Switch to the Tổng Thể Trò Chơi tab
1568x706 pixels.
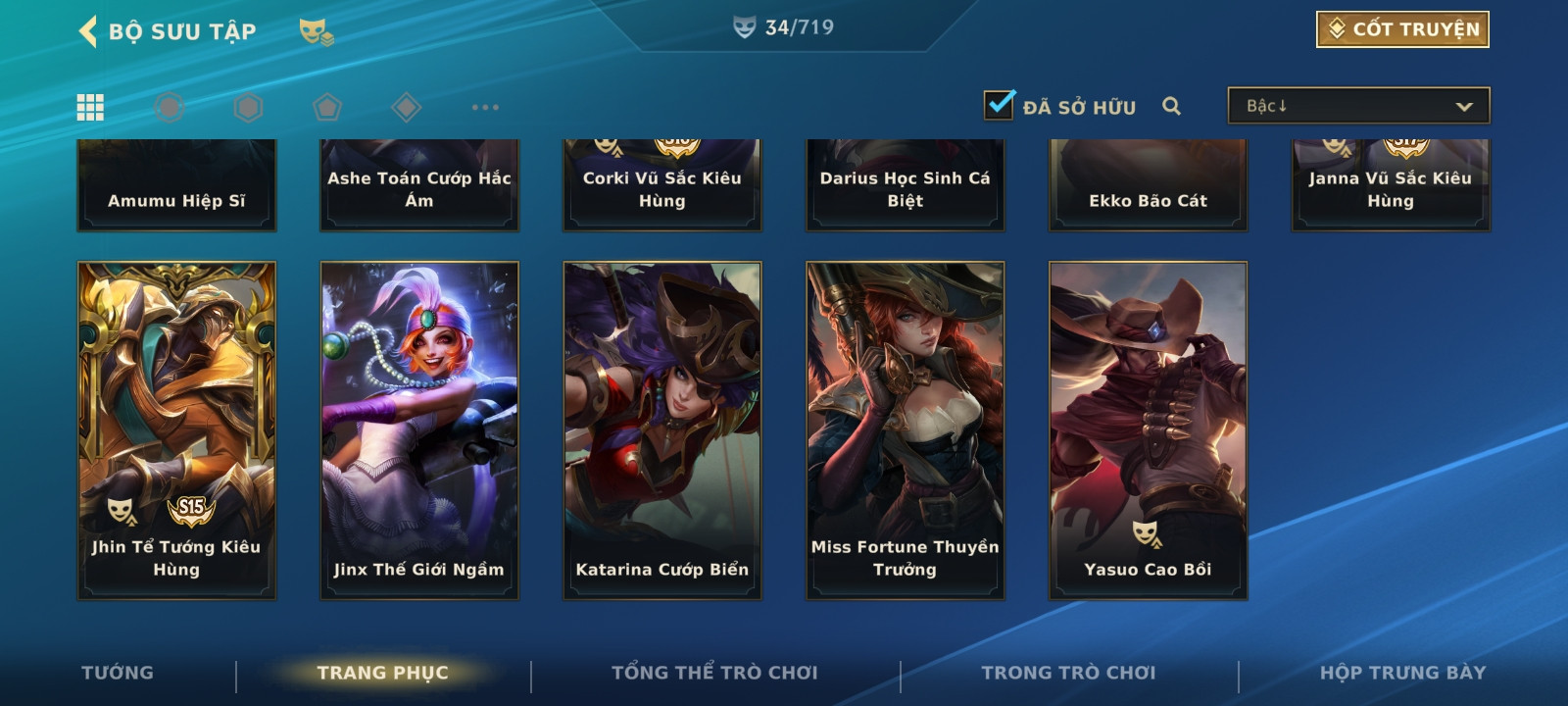click(714, 673)
